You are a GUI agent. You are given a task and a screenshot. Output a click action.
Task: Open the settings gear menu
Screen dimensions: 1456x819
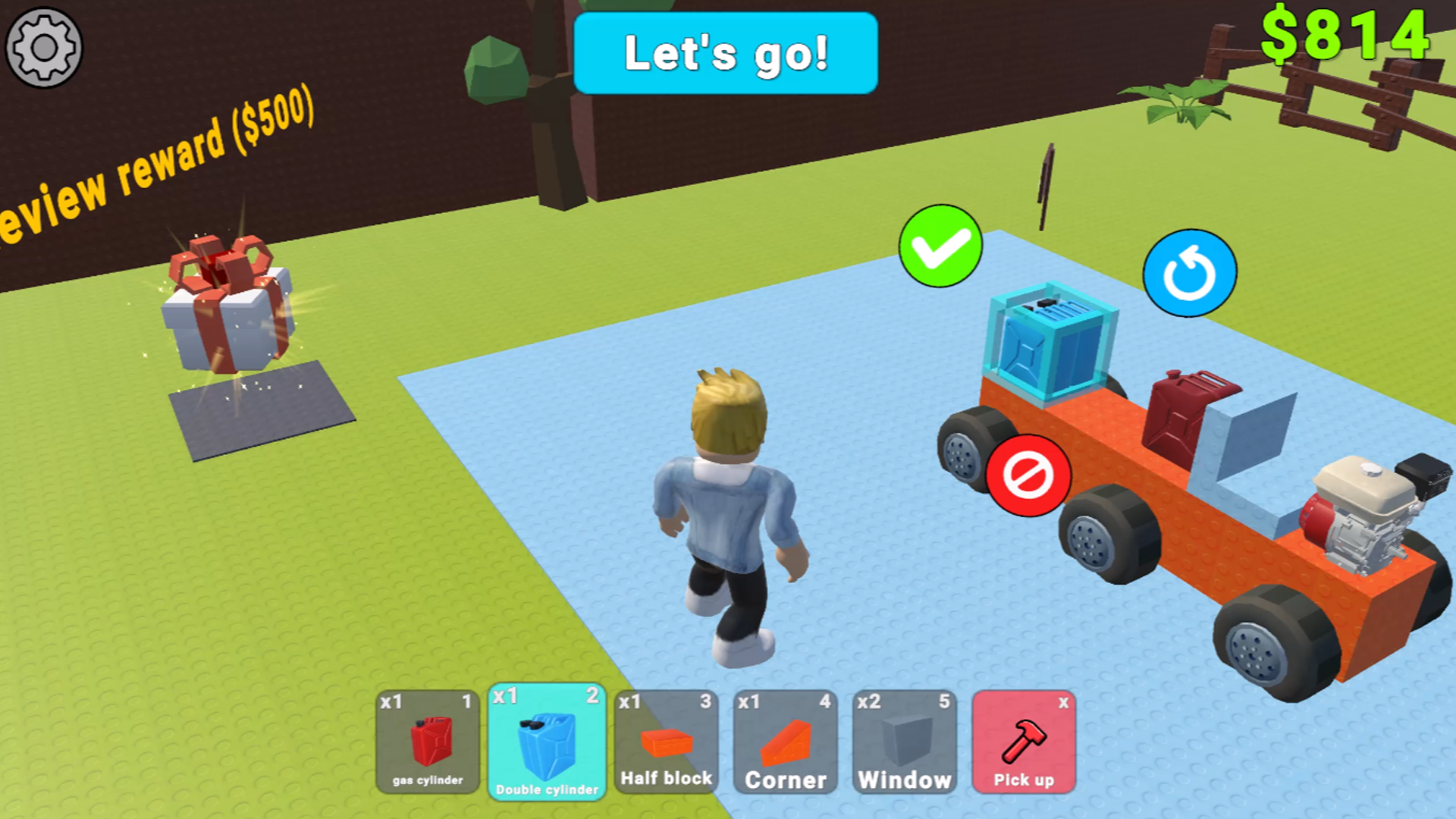point(45,47)
